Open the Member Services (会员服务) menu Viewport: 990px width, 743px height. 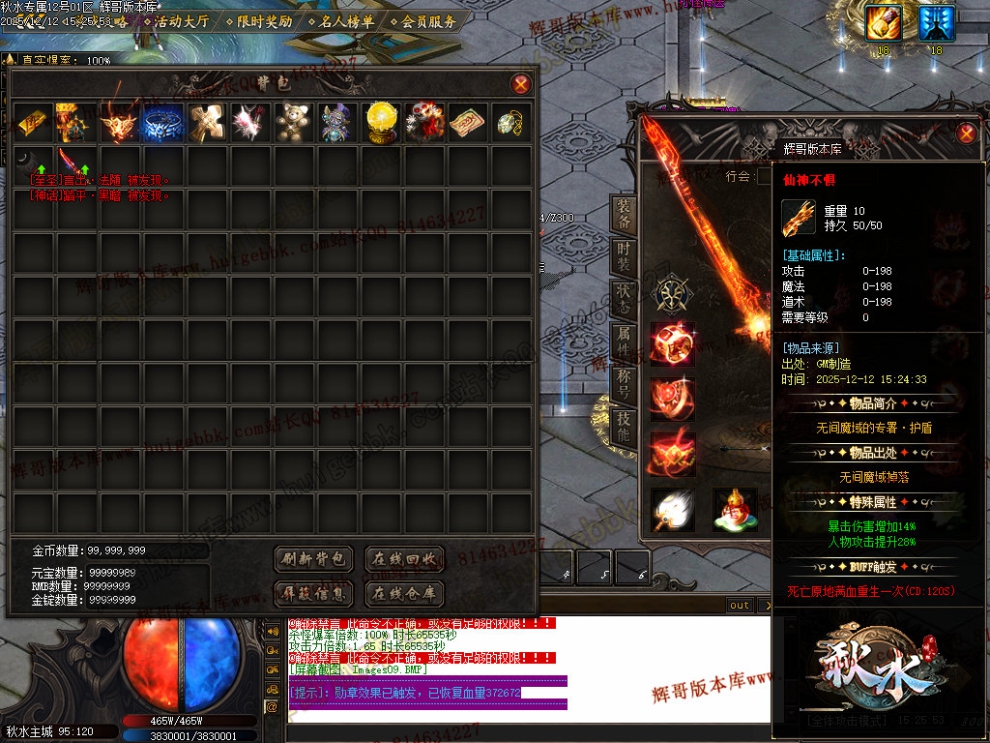tap(423, 20)
